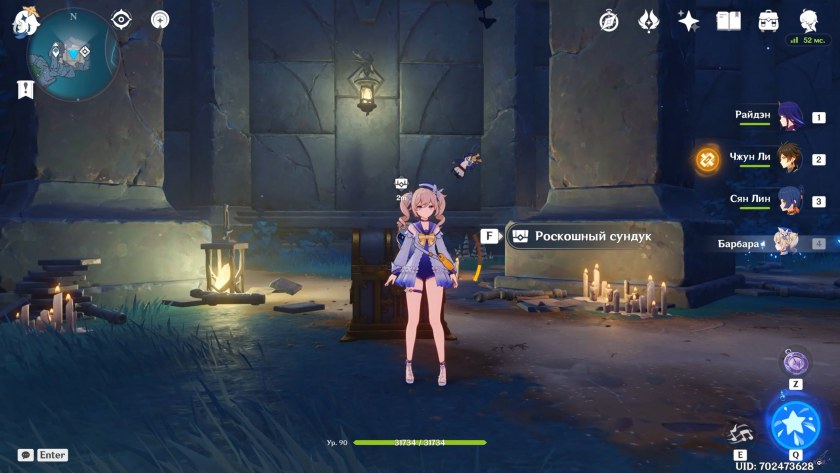Image resolution: width=840 pixels, height=473 pixels.
Task: Open the Adventurer Handbook book icon
Action: click(x=729, y=21)
